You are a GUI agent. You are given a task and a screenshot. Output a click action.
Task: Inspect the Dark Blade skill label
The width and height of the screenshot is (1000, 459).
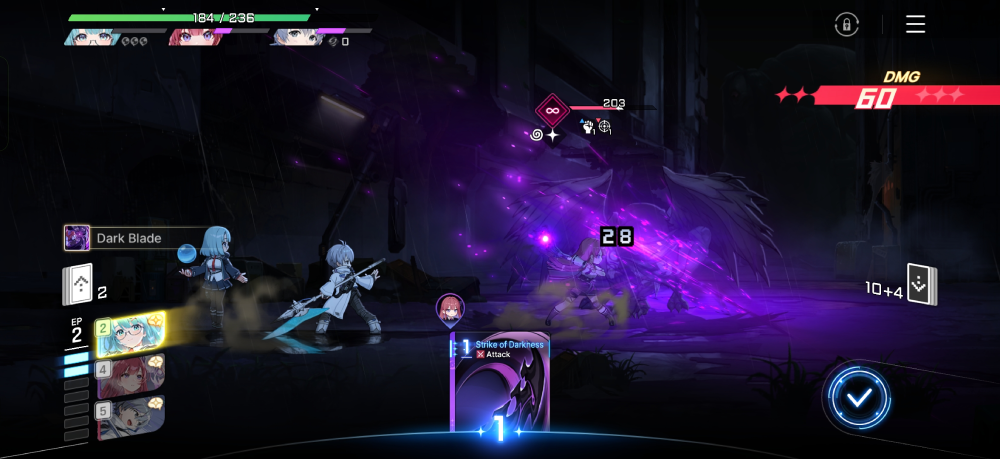pyautogui.click(x=125, y=239)
